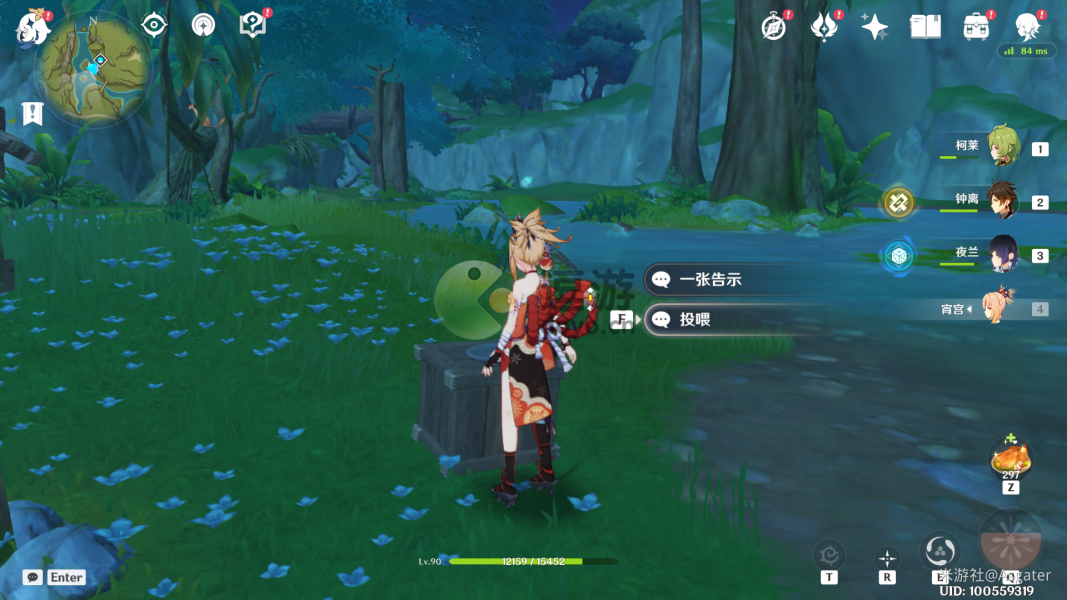Open the quest banner with exclamation mark
The image size is (1067, 600).
point(32,114)
